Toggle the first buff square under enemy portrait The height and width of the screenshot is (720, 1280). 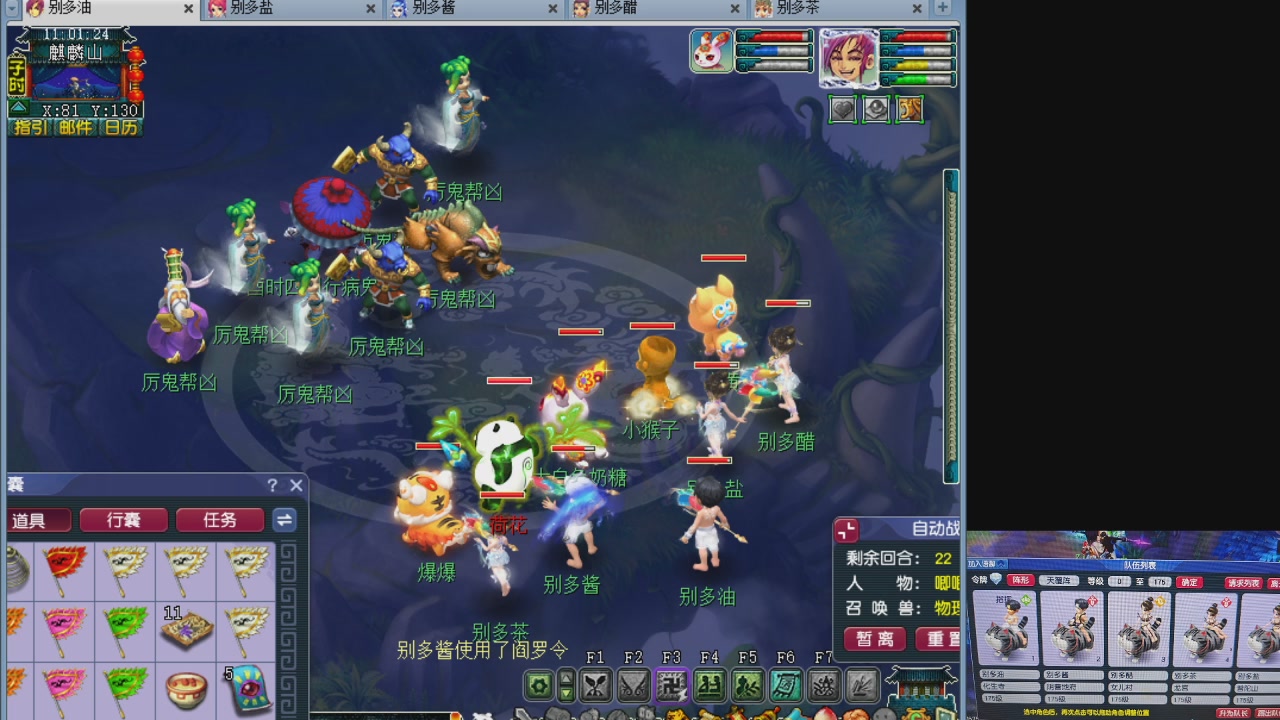(x=842, y=109)
